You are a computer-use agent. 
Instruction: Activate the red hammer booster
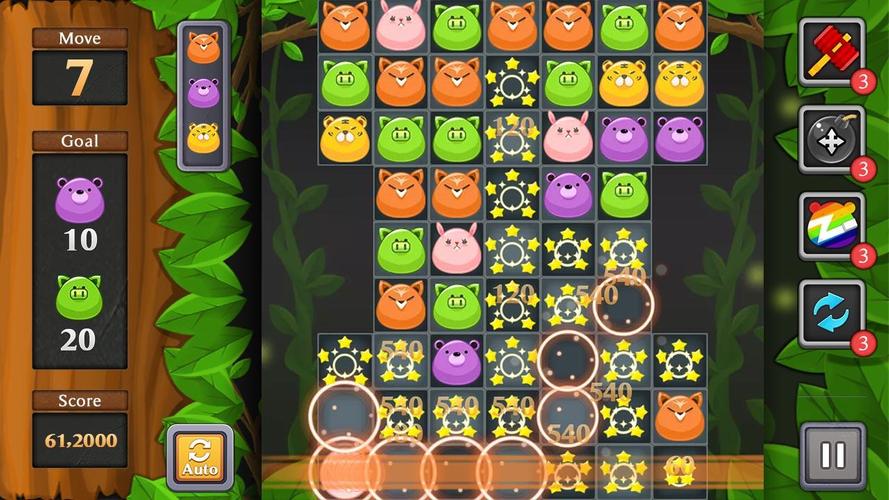[x=831, y=51]
